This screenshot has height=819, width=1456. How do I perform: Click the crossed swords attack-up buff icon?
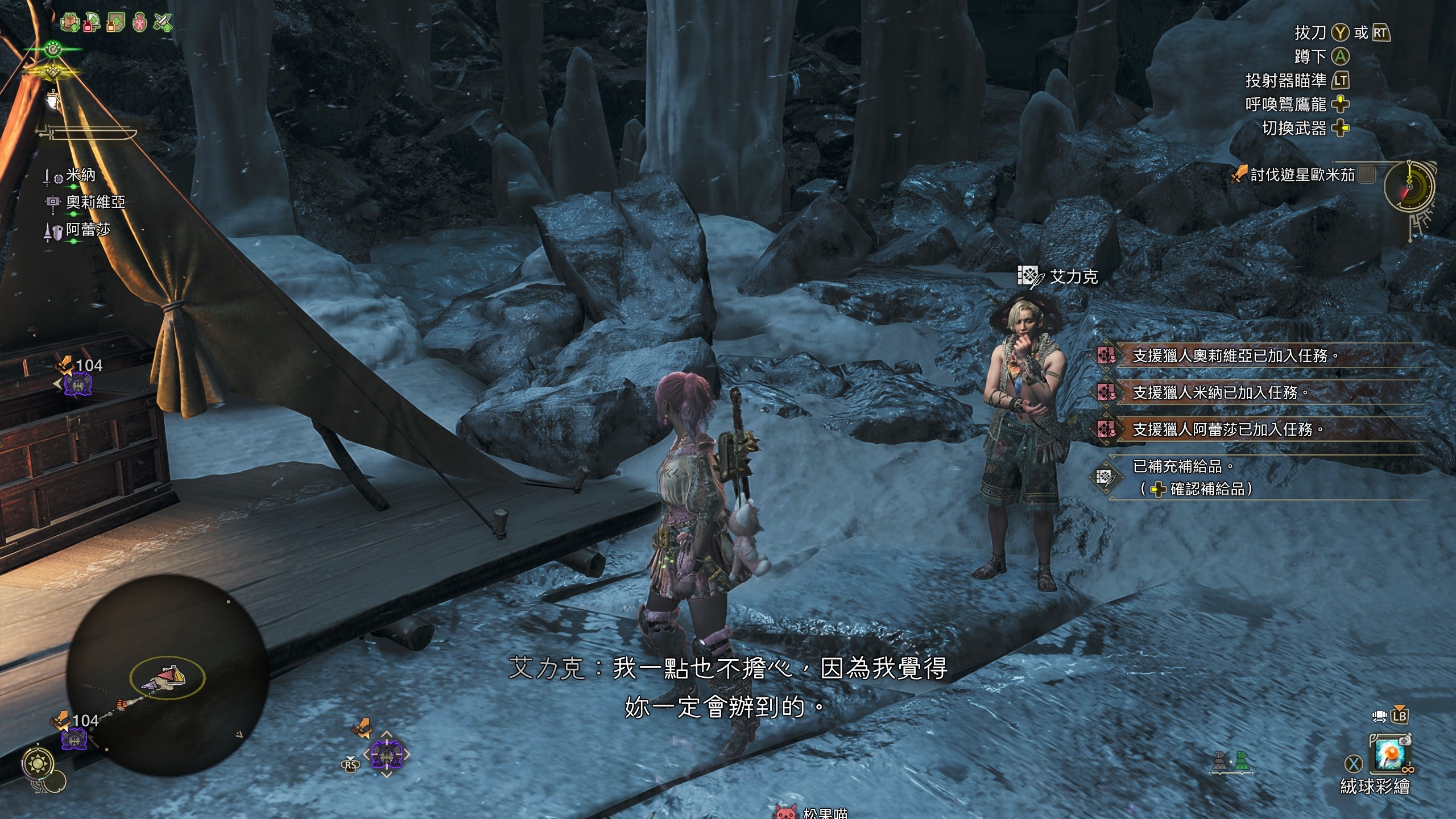163,22
